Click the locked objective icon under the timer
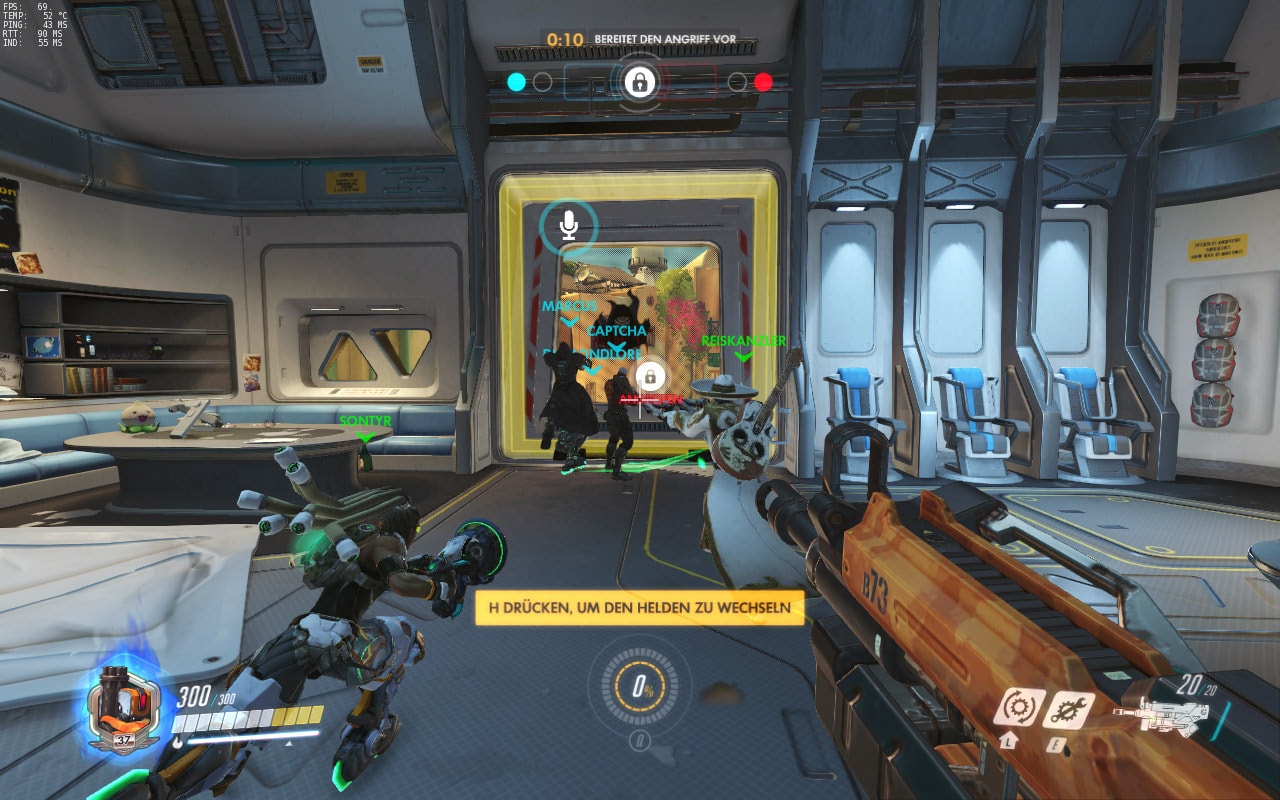 (639, 81)
